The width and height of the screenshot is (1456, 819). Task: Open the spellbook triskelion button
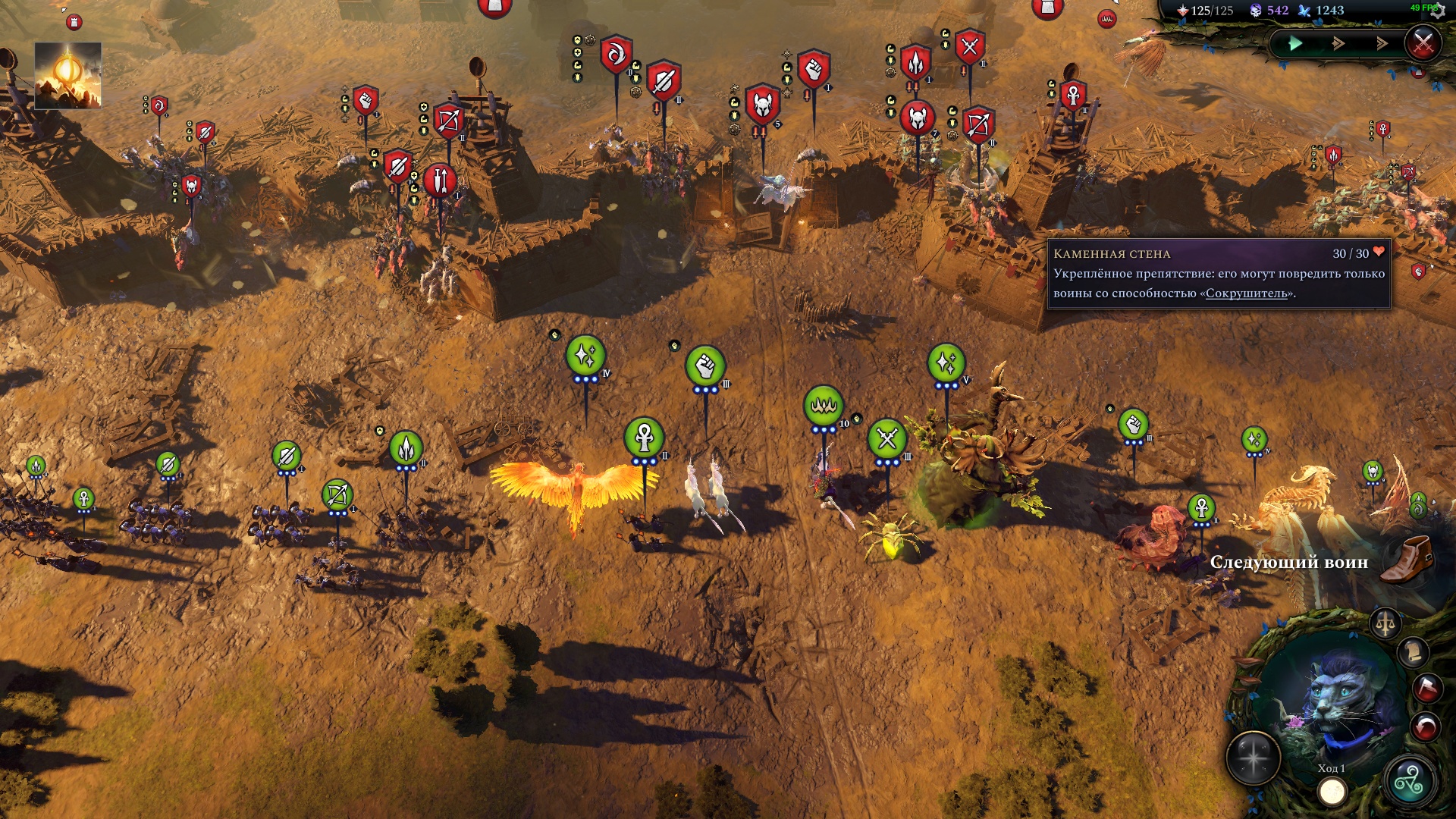point(1409,781)
